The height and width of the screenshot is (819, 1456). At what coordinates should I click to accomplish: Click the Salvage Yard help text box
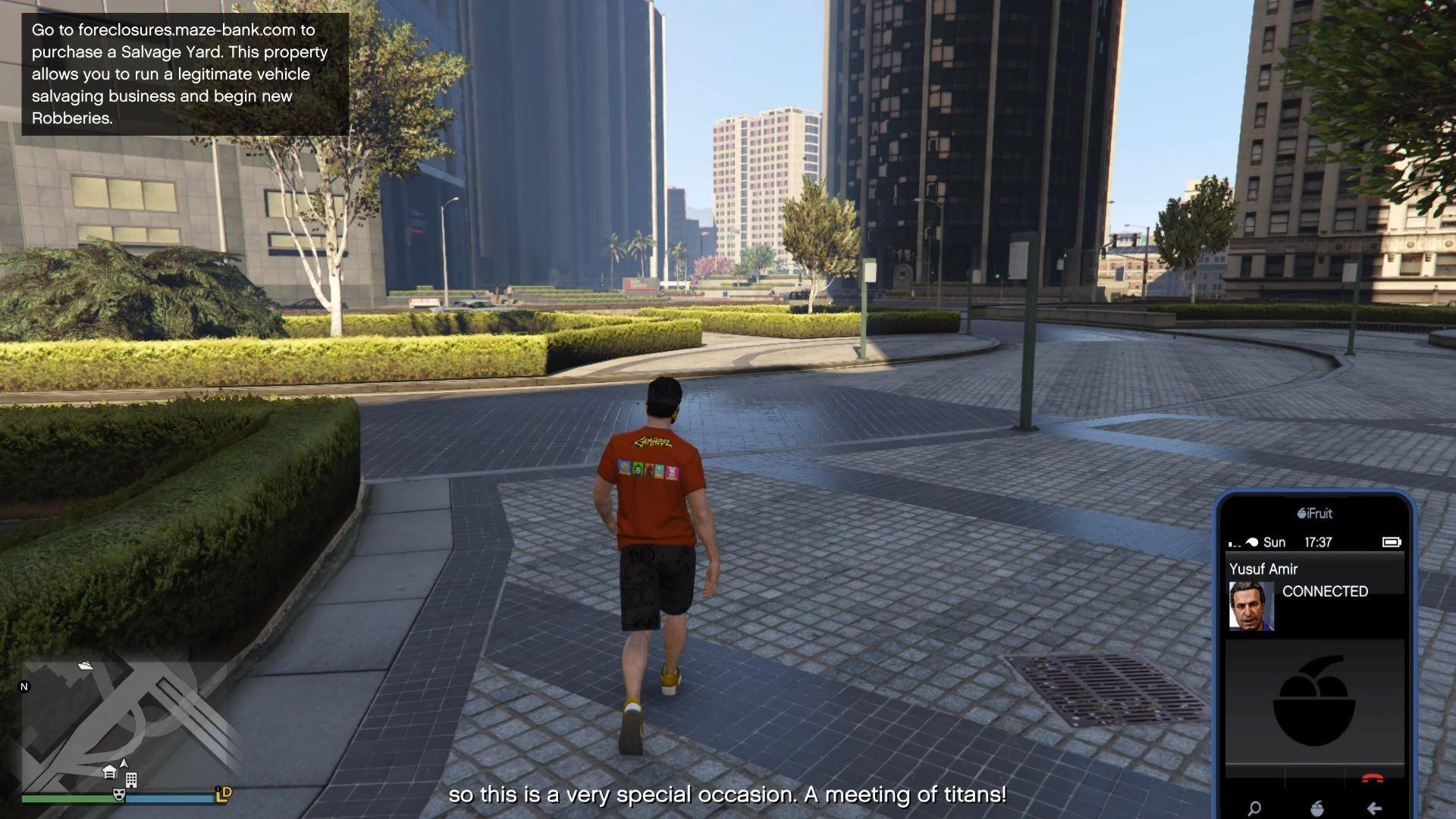185,74
